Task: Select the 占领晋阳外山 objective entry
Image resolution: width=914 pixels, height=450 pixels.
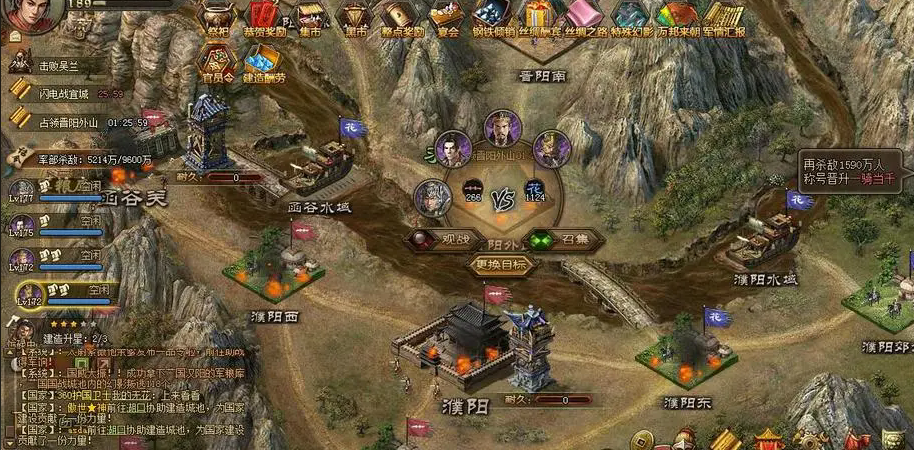Action: click(x=70, y=122)
